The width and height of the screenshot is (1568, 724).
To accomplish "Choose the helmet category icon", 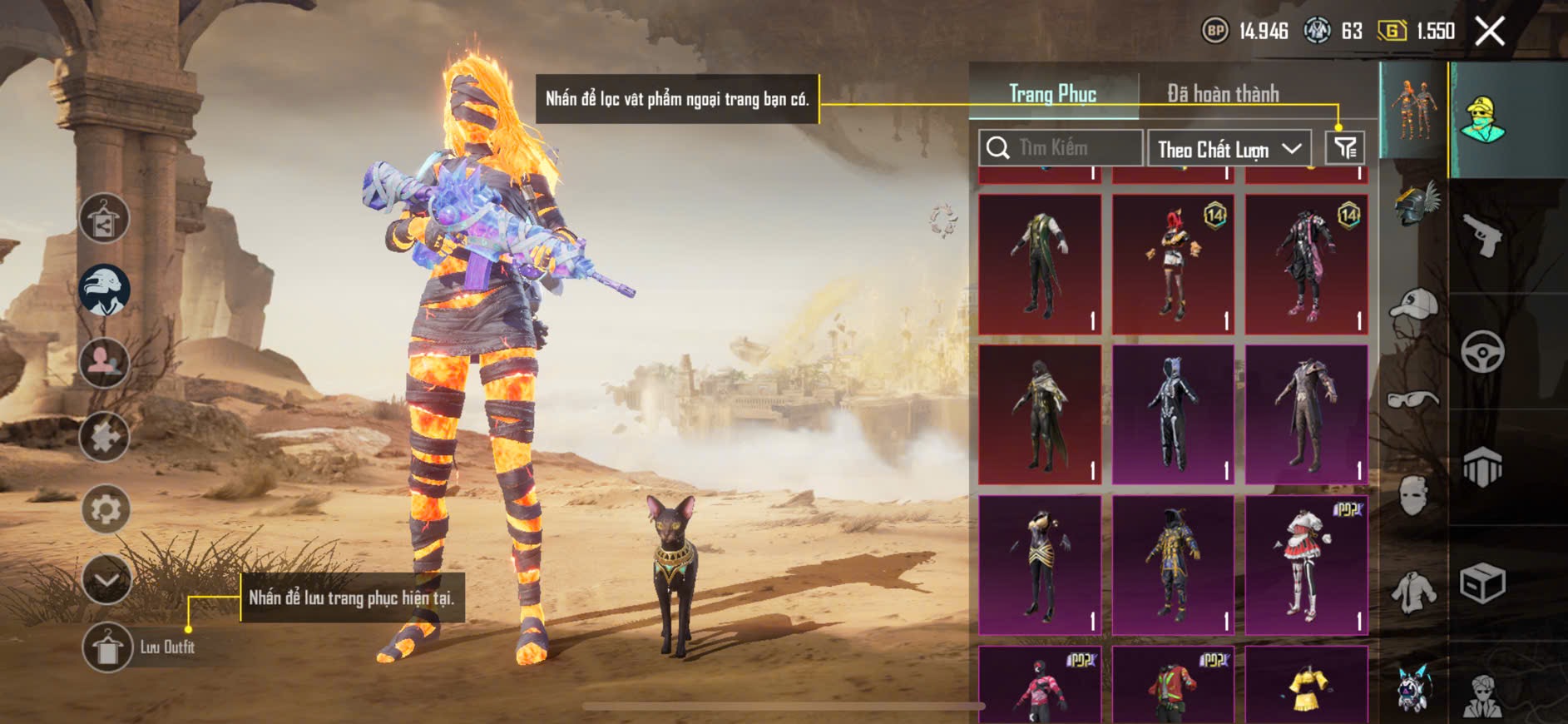I will pyautogui.click(x=1416, y=204).
